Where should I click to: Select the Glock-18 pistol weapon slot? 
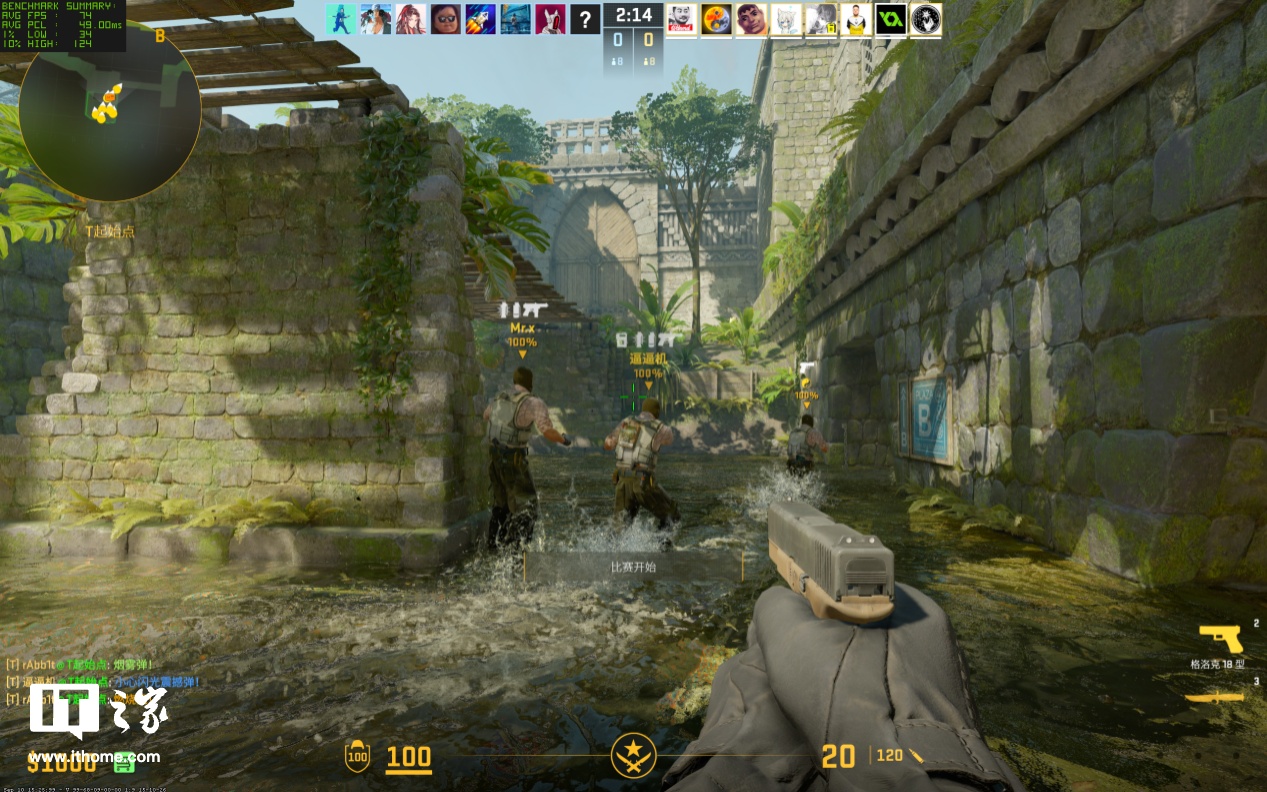click(x=1219, y=638)
